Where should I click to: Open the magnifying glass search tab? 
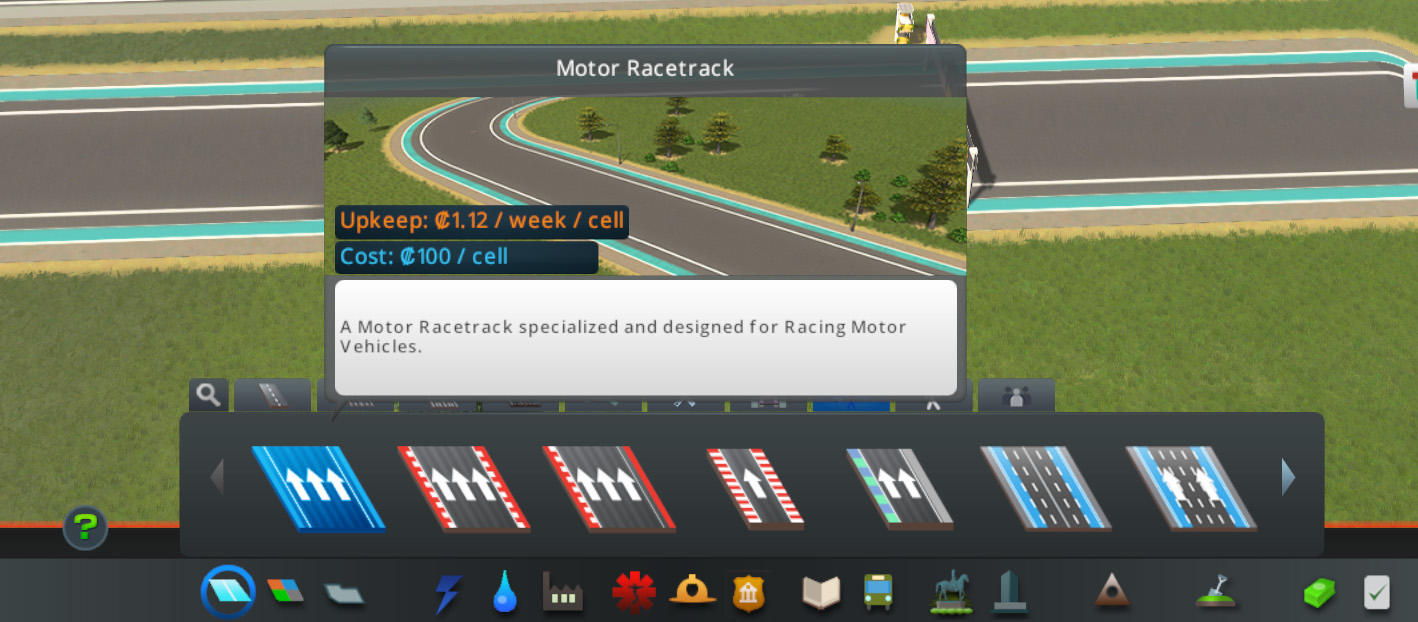(x=209, y=395)
